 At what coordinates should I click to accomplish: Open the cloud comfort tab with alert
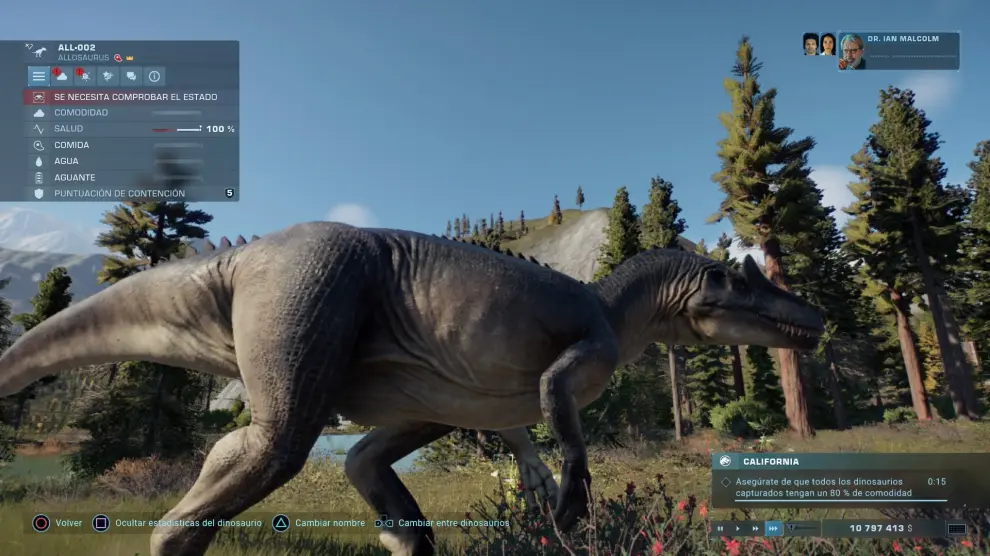(x=61, y=76)
